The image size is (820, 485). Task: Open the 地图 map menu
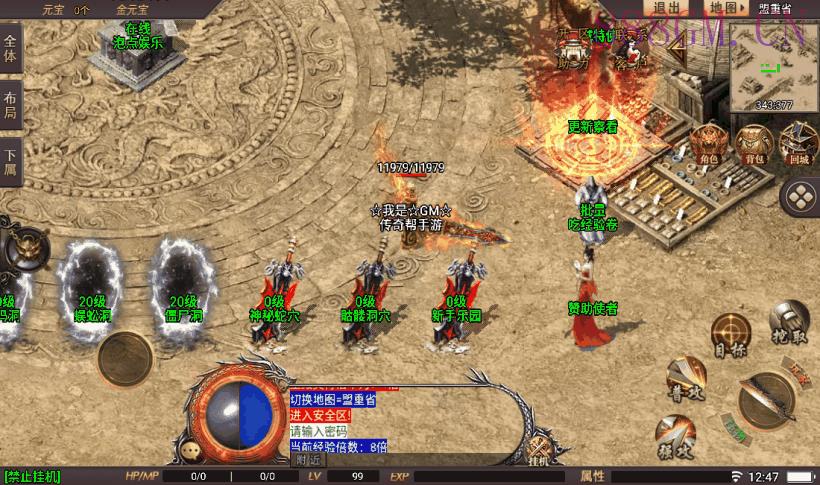(725, 8)
